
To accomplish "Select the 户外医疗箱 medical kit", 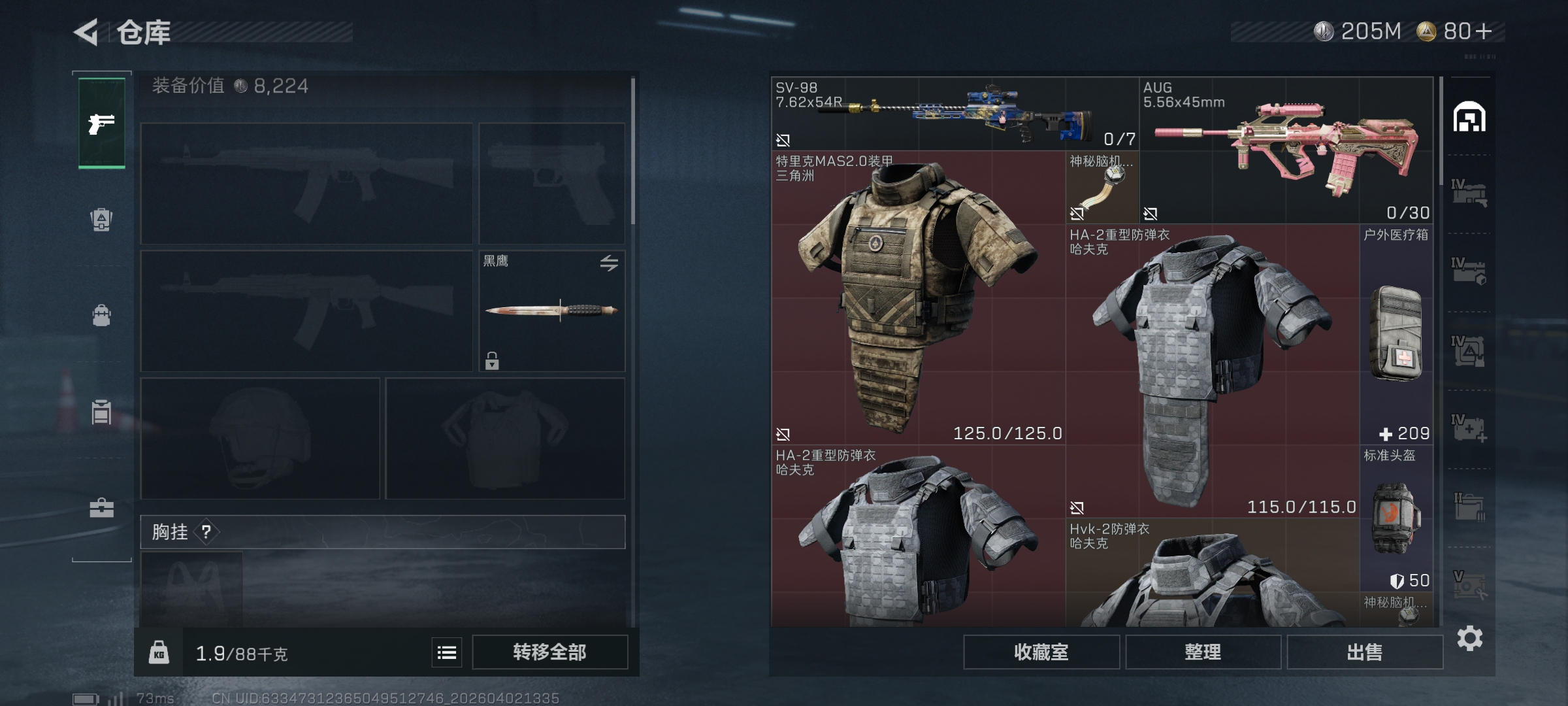I will [1396, 335].
